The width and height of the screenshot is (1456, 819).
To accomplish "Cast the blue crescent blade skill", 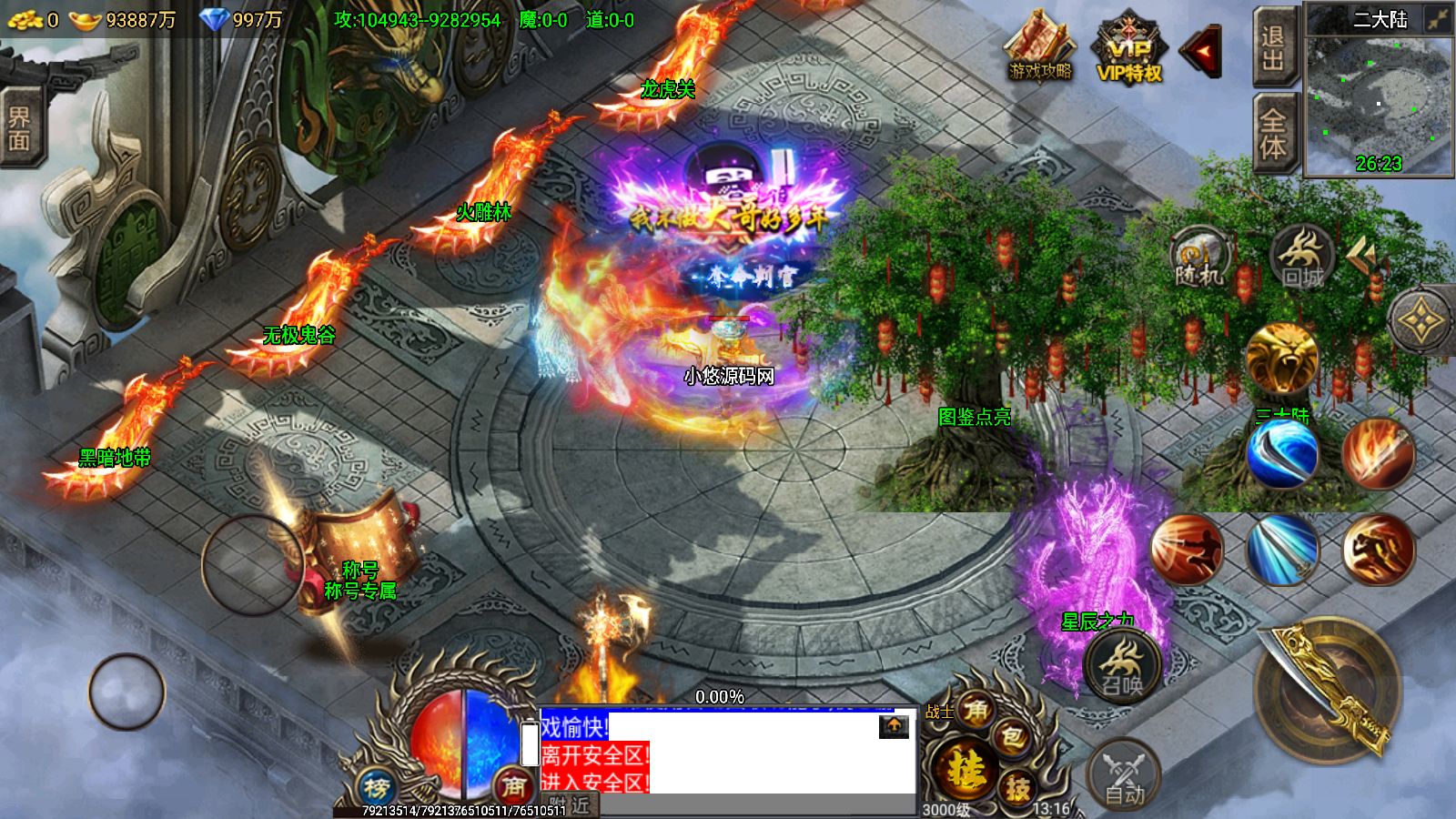I will click(1281, 453).
